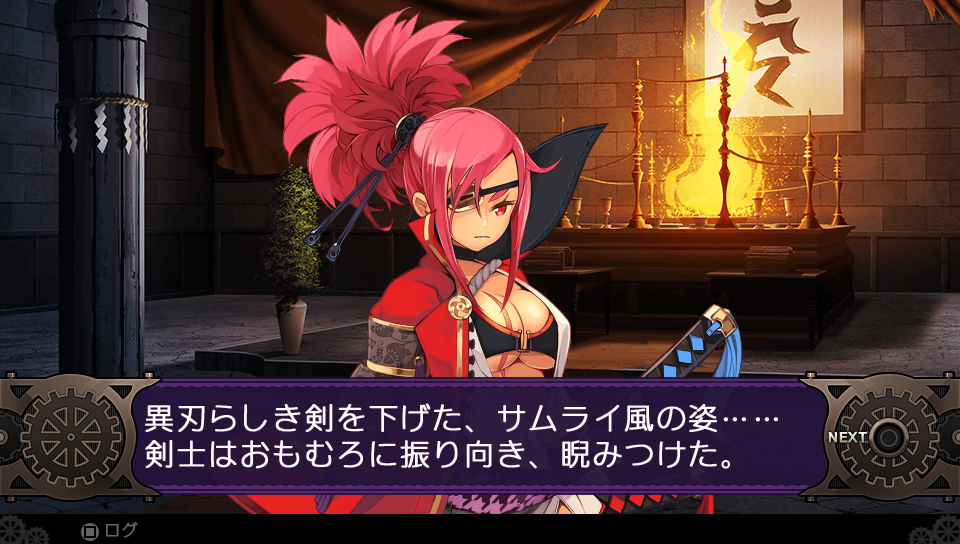Advance dialogue with the NEXT gear button

click(886, 437)
